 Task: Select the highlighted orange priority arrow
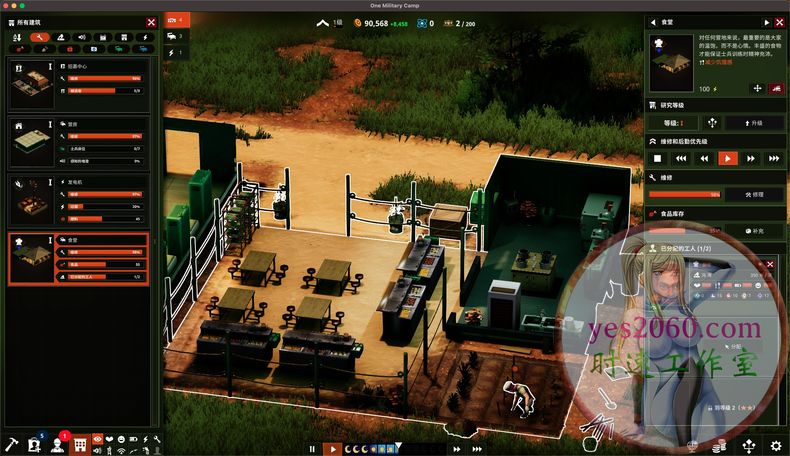[x=727, y=158]
